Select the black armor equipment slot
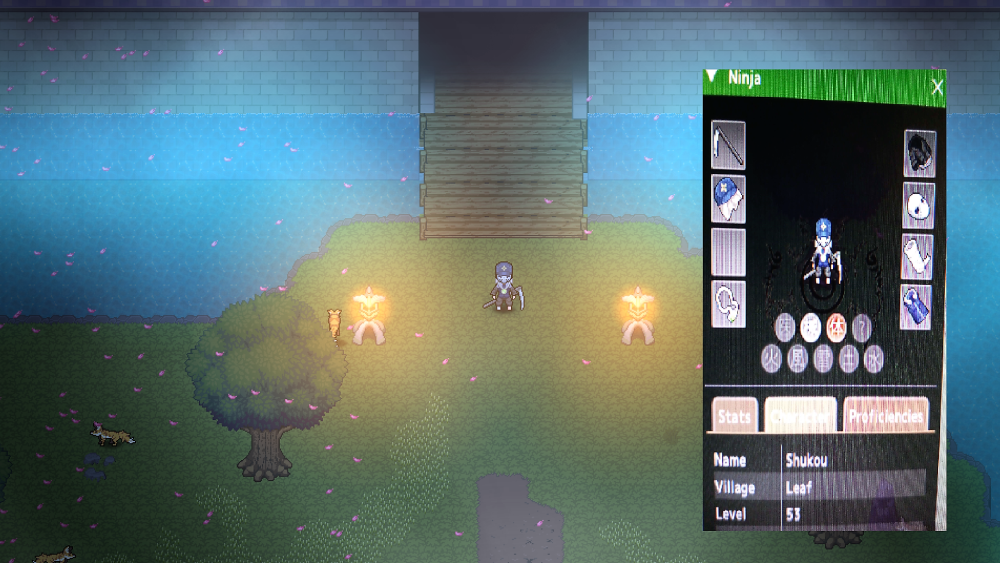 919,153
